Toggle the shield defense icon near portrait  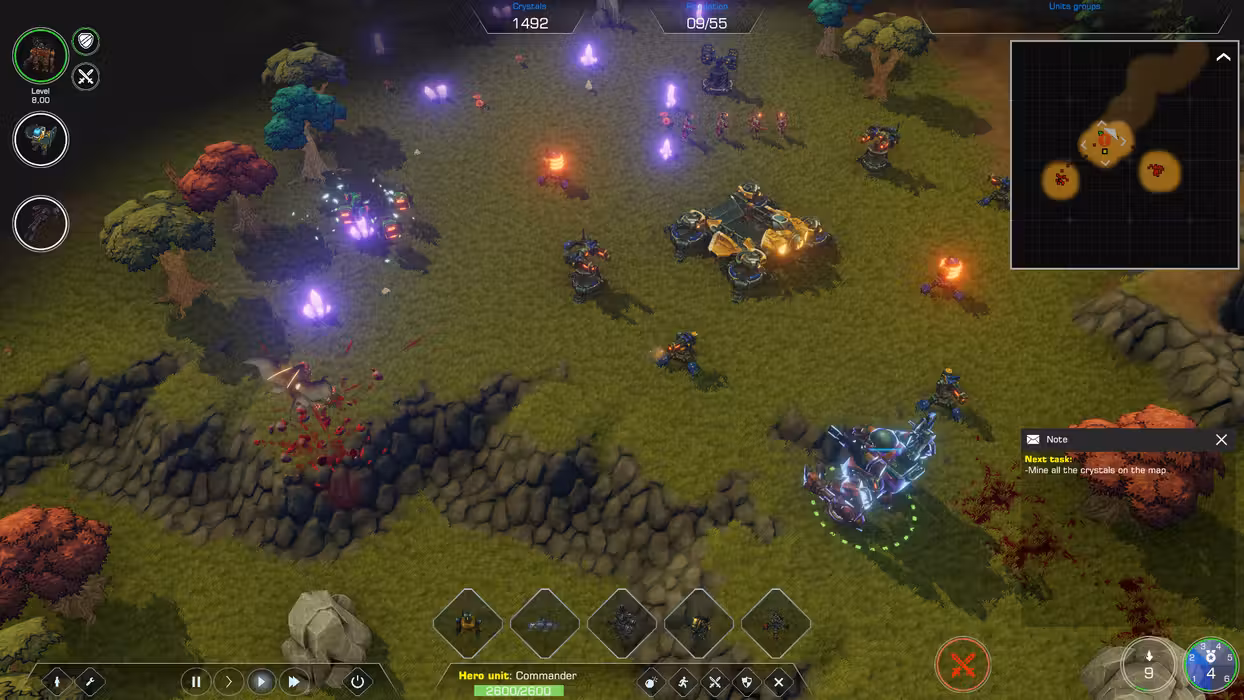point(86,42)
